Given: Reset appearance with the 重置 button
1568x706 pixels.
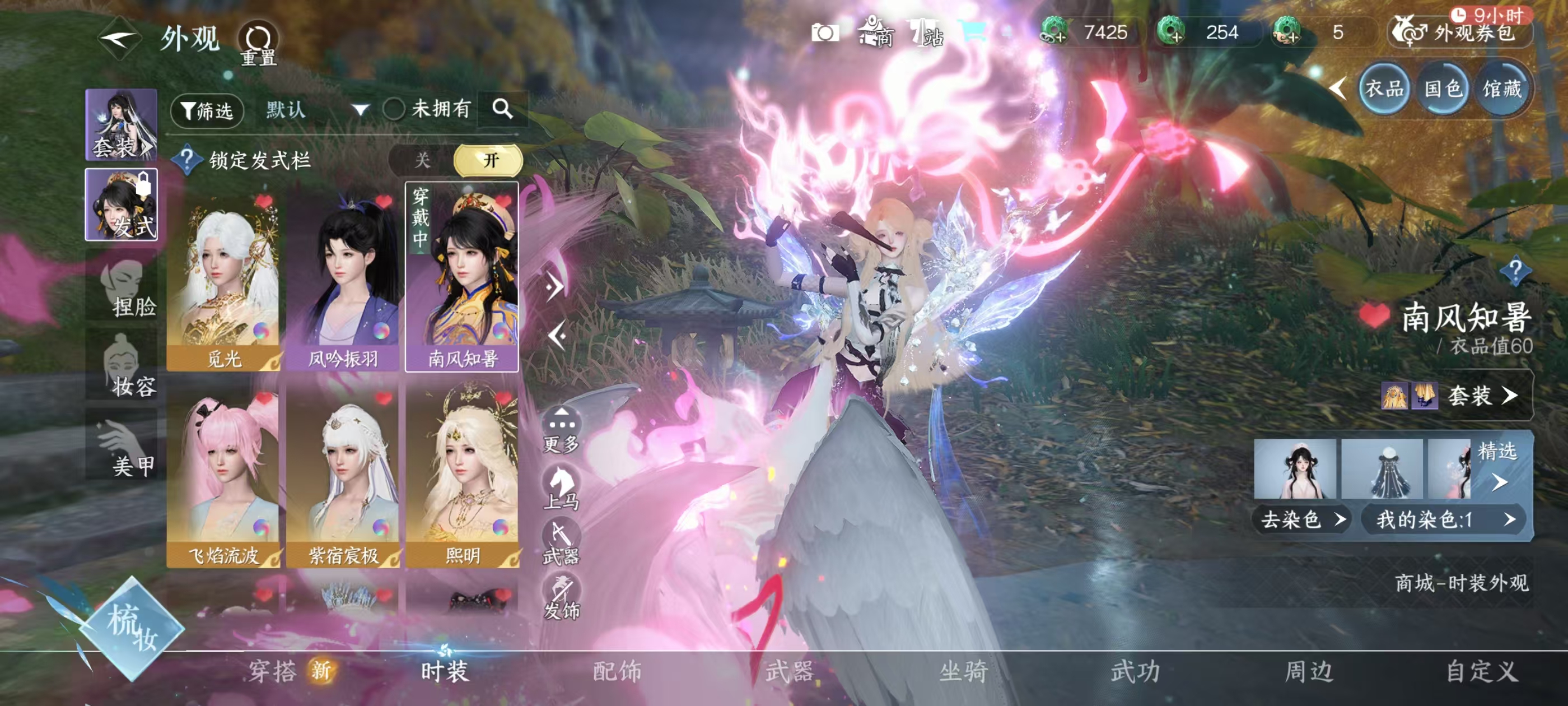Looking at the screenshot, I should coord(258,43).
